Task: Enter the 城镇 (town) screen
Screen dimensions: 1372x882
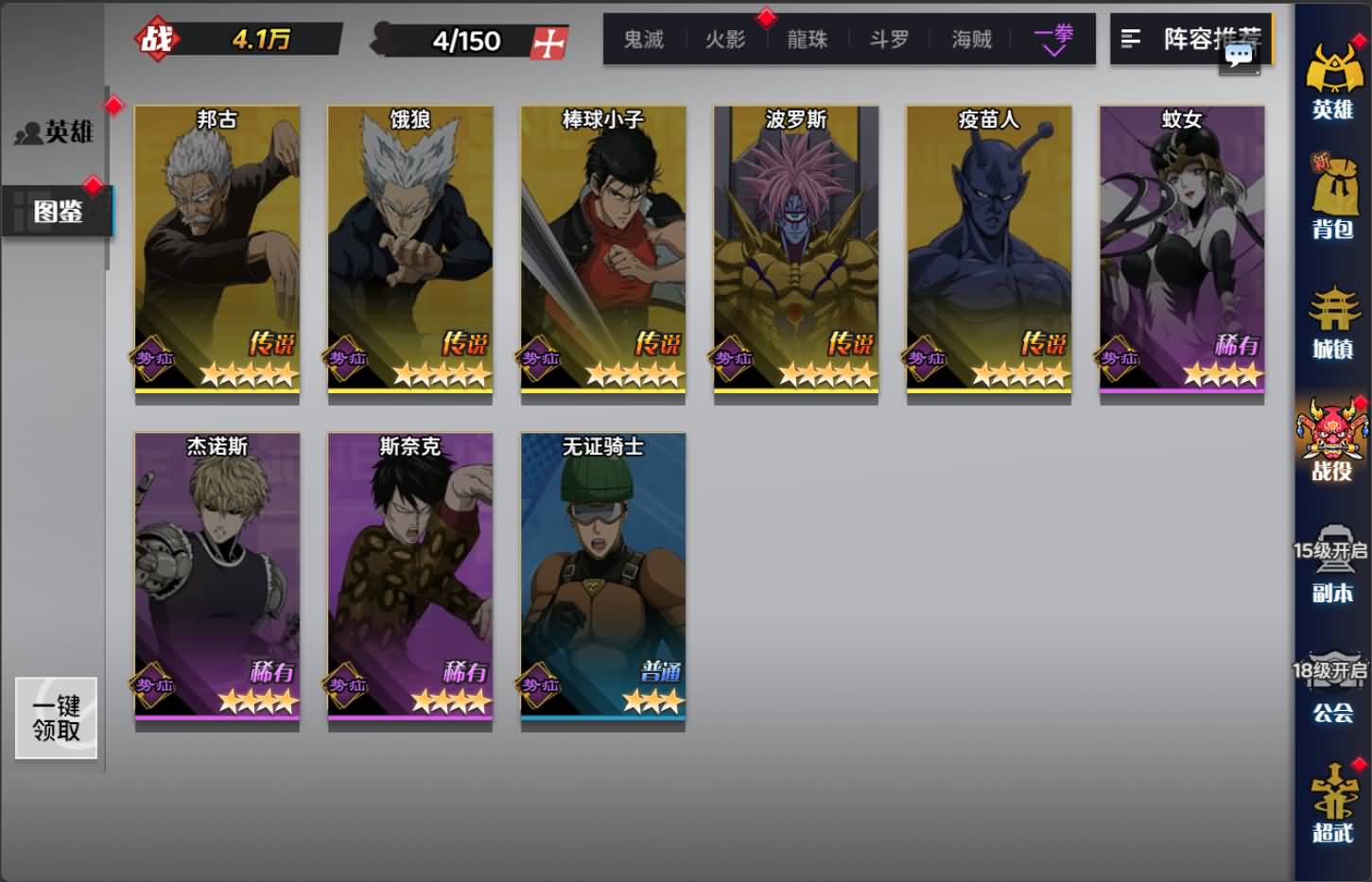Action: click(x=1334, y=321)
